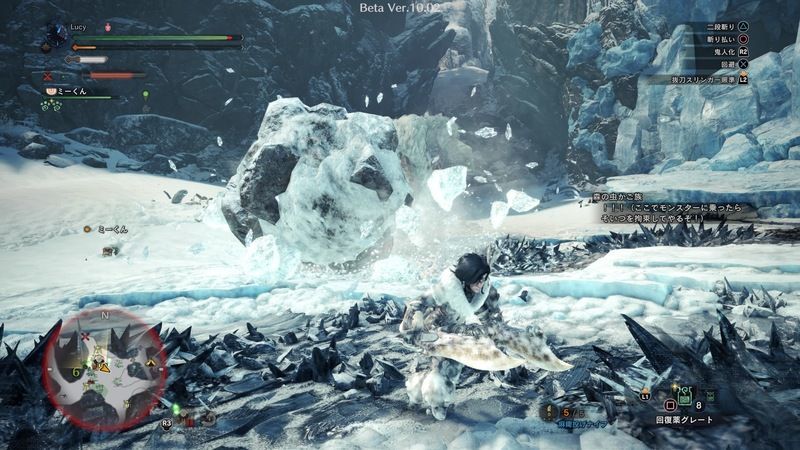800x450 pixels.
Task: Select the throwing knife ammo icon
Action: click(551, 411)
